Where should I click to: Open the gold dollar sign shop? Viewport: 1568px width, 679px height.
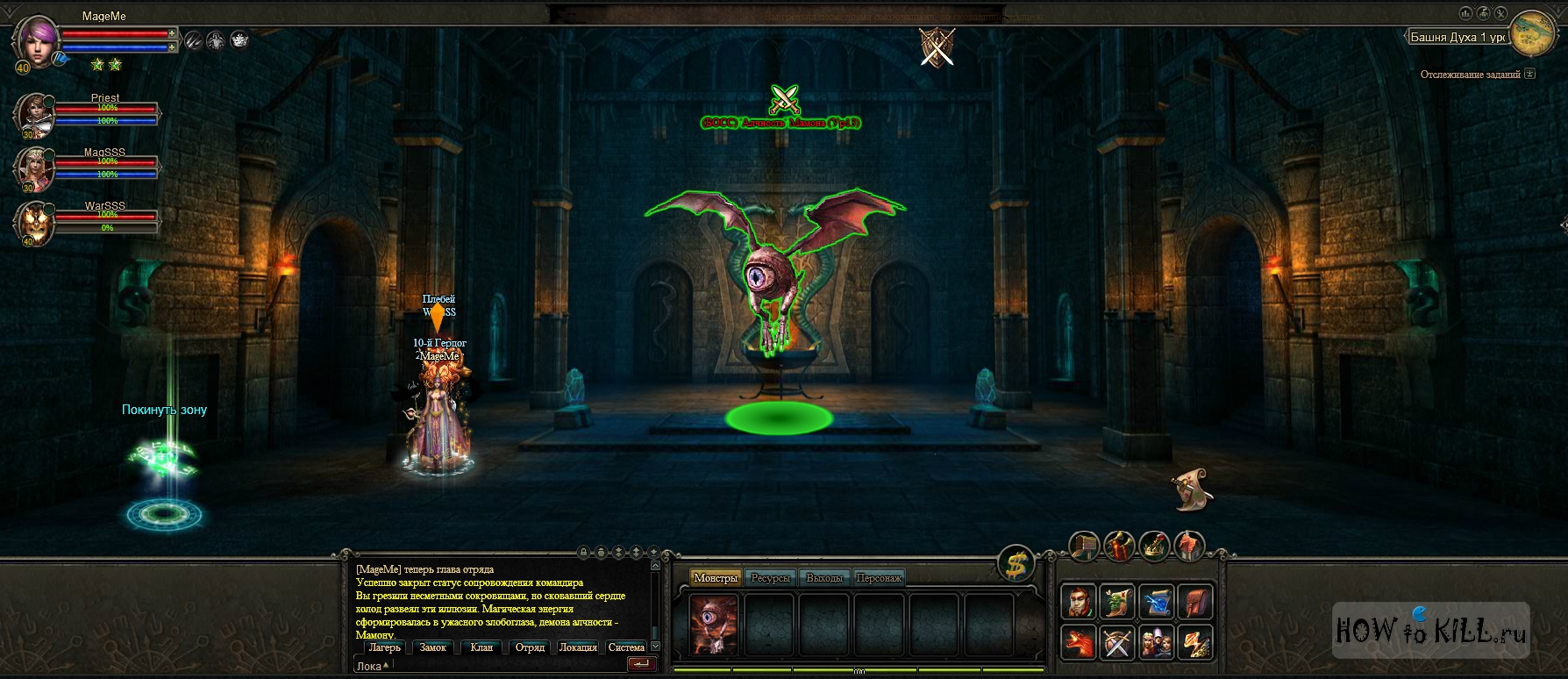(x=1016, y=564)
